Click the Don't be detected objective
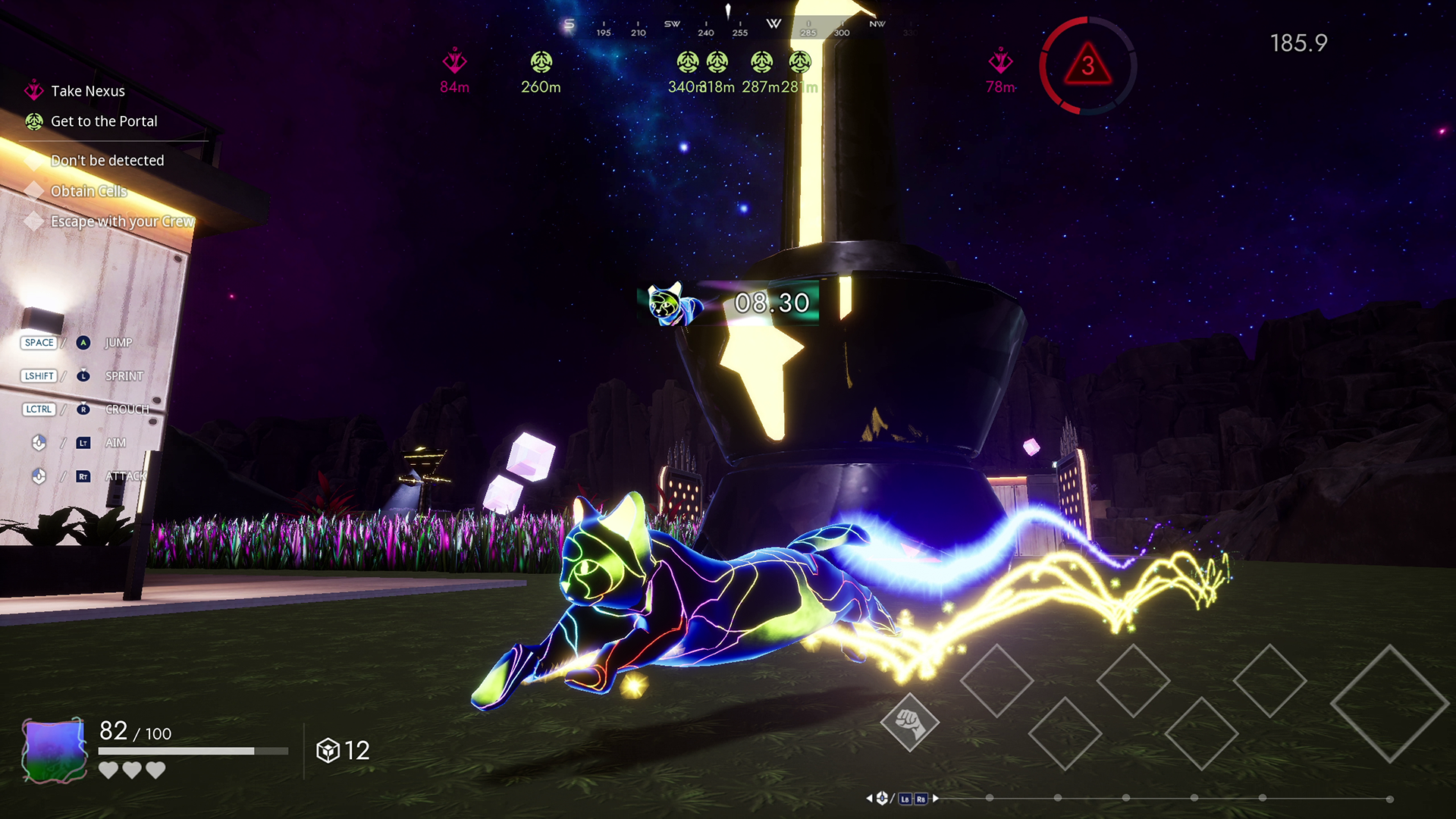 (x=106, y=161)
